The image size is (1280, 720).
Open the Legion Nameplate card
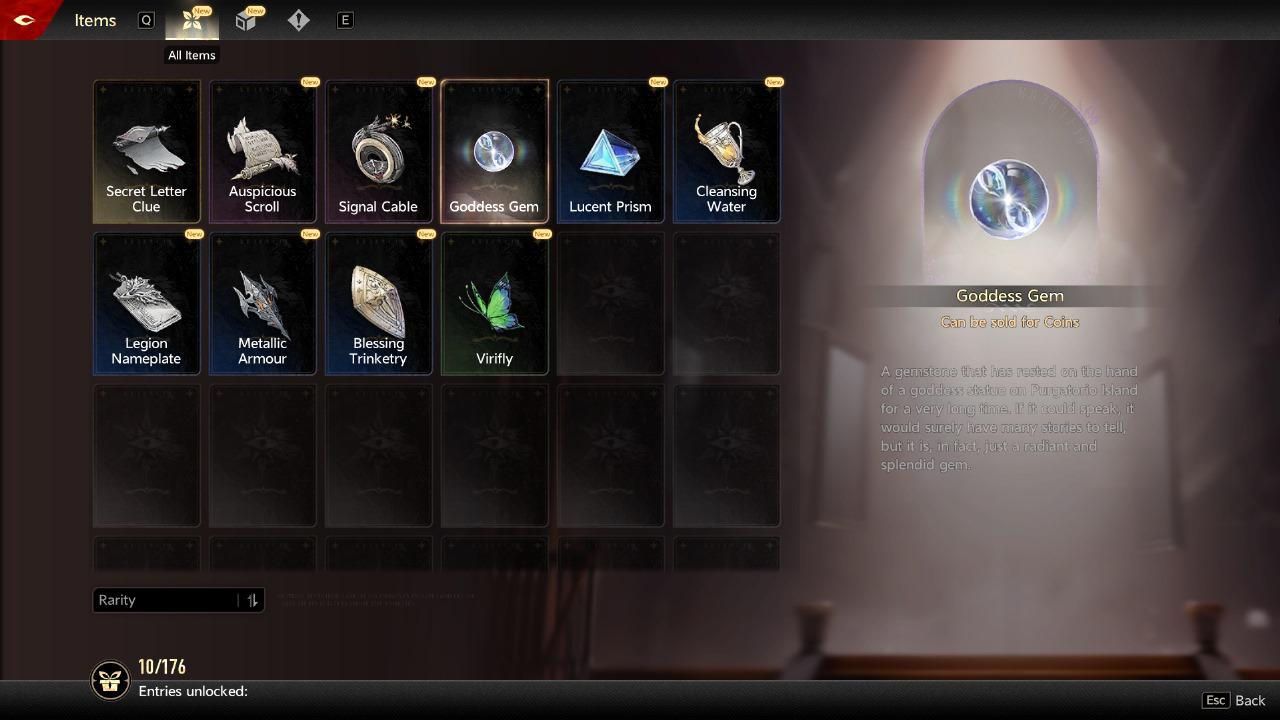coord(146,303)
